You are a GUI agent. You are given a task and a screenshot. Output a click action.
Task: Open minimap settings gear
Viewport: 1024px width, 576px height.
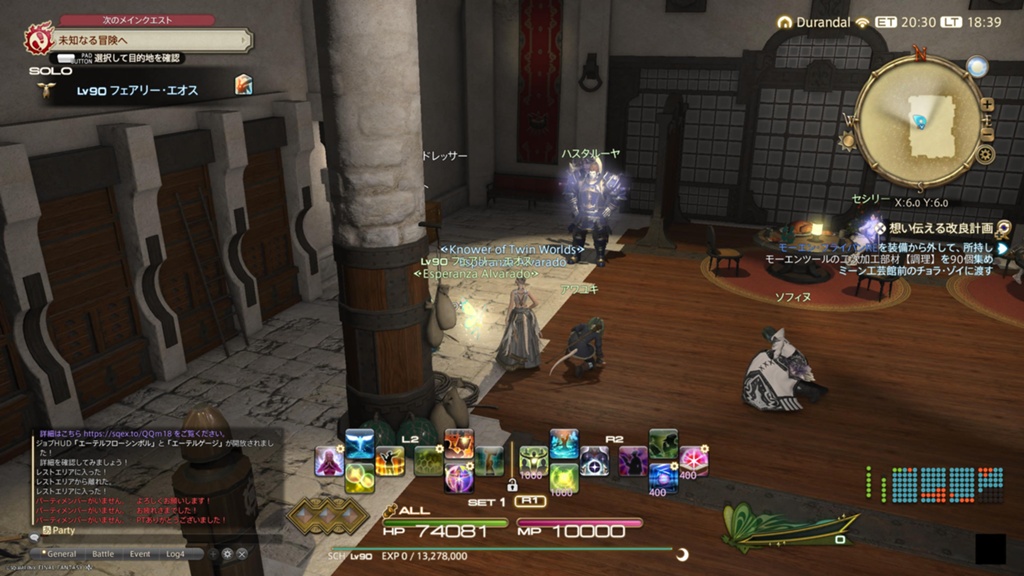pyautogui.click(x=986, y=155)
